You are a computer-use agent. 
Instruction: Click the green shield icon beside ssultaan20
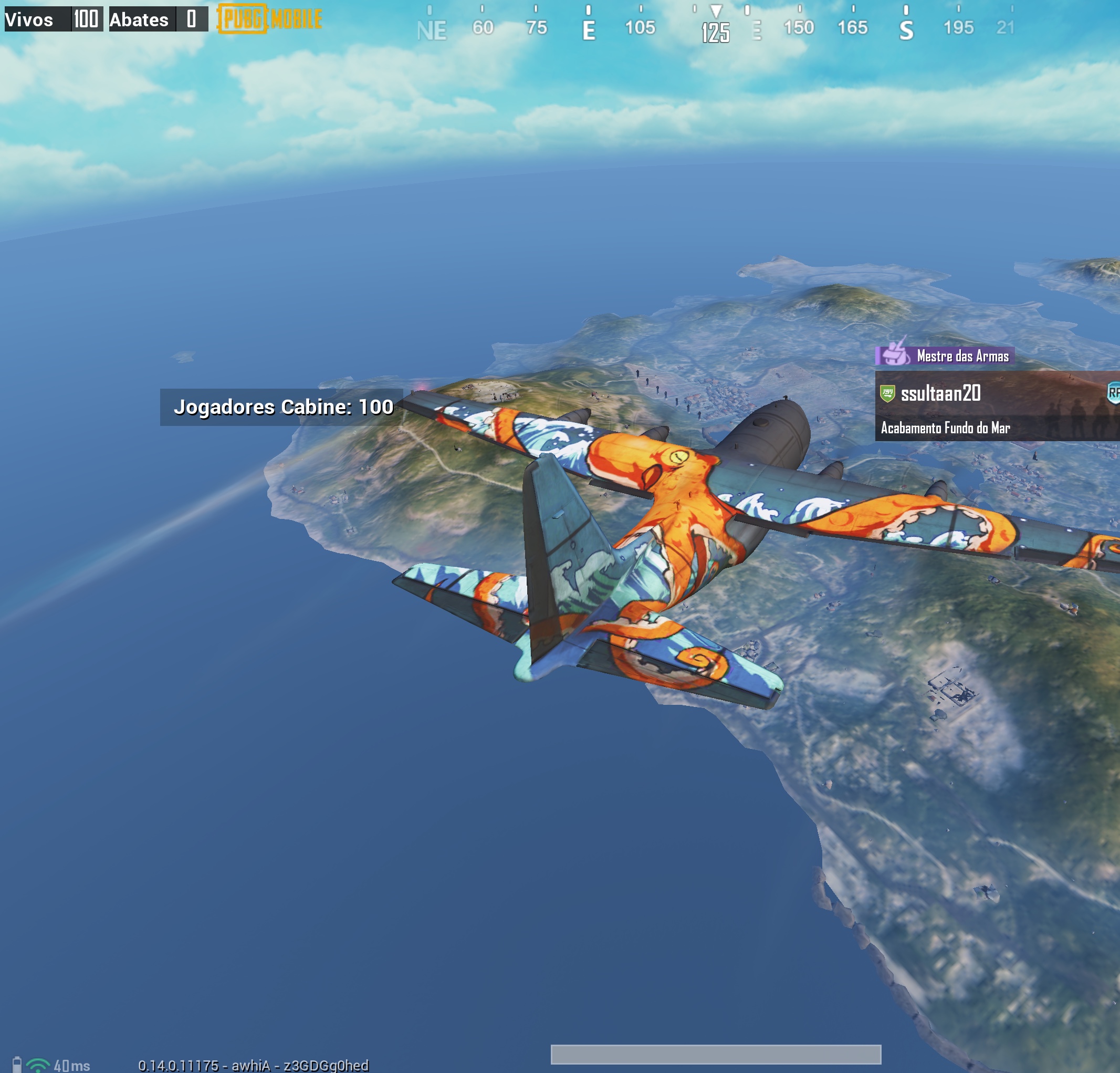887,393
